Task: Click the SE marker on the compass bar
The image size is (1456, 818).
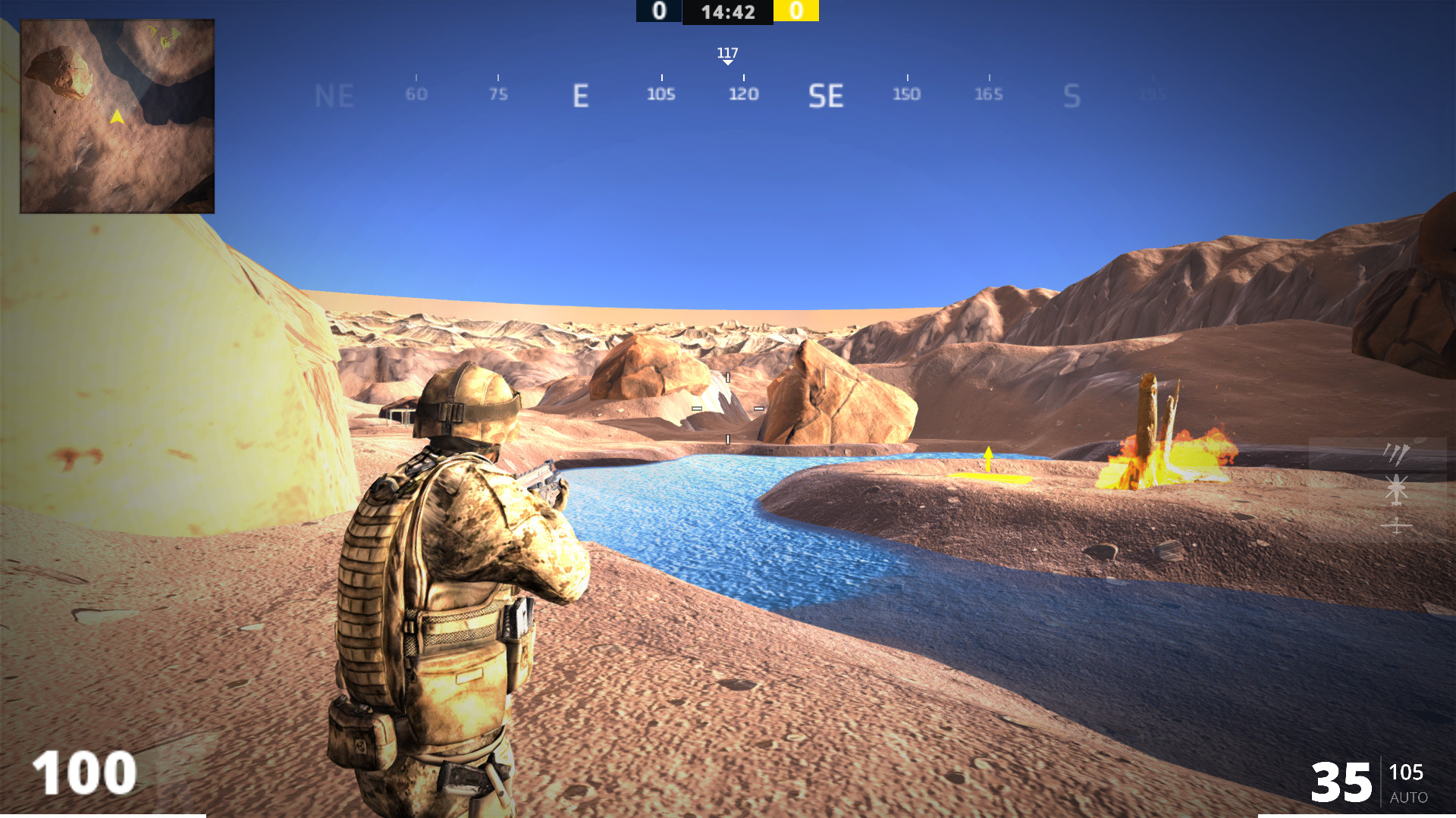Action: 827,95
